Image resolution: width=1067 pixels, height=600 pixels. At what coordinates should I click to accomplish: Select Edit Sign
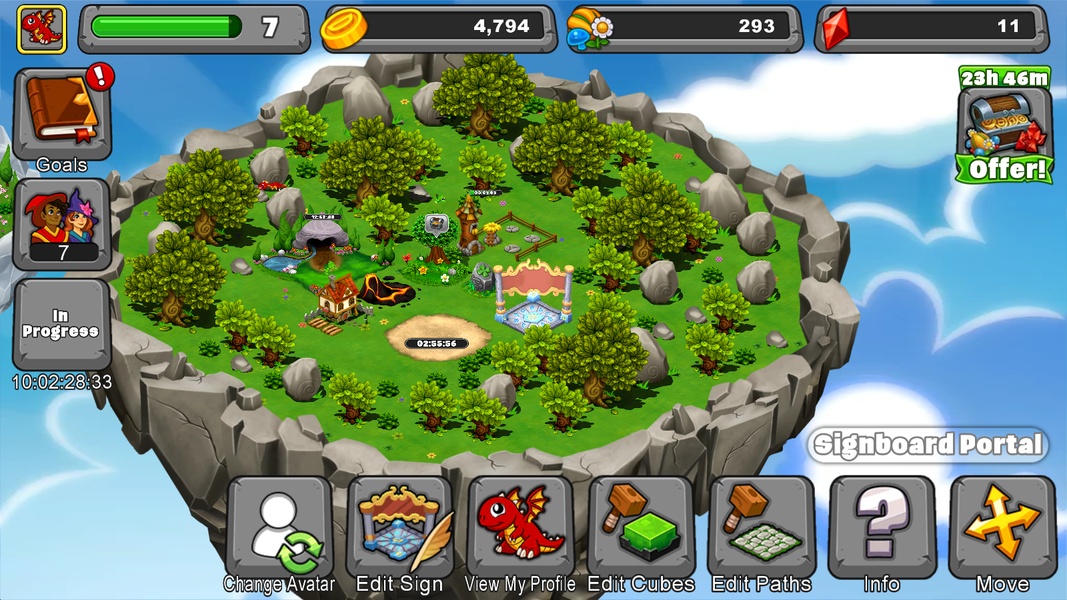pyautogui.click(x=400, y=528)
